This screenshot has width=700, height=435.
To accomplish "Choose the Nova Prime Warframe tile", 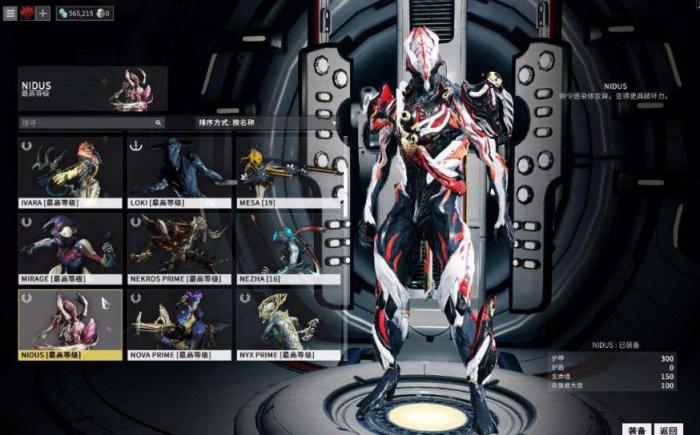I will click(178, 324).
